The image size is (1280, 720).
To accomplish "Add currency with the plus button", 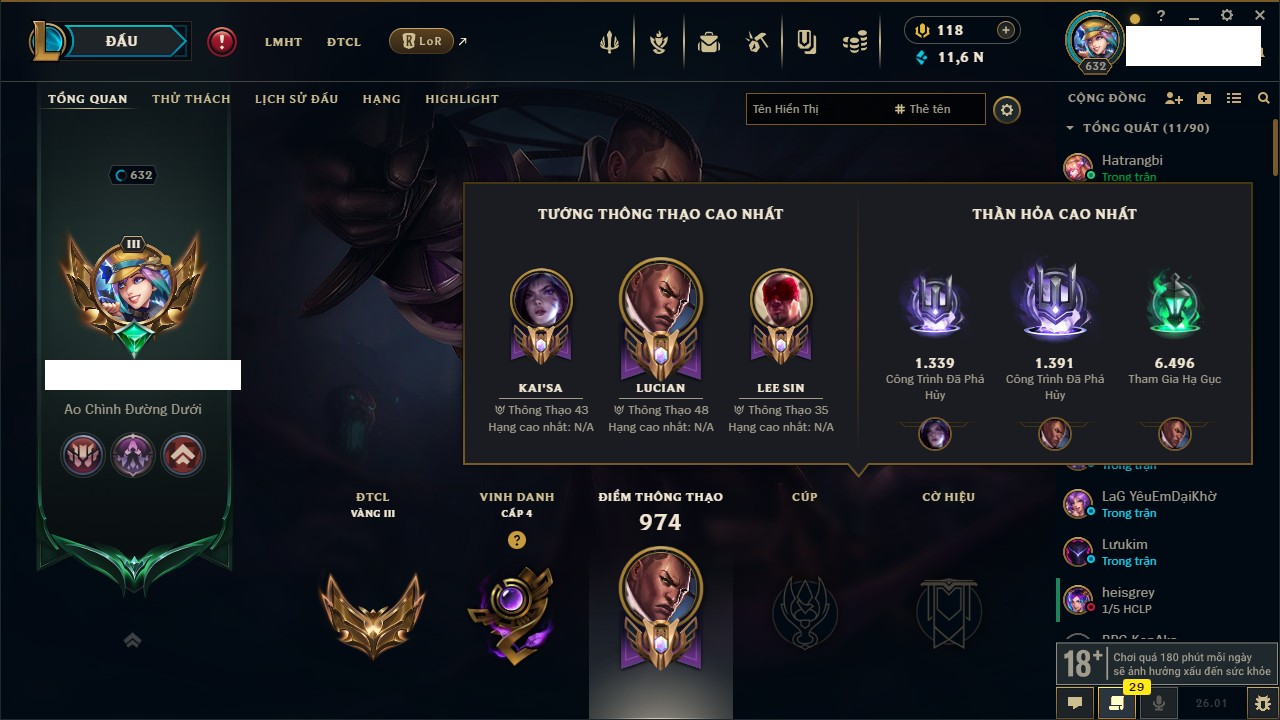I will coord(1005,31).
